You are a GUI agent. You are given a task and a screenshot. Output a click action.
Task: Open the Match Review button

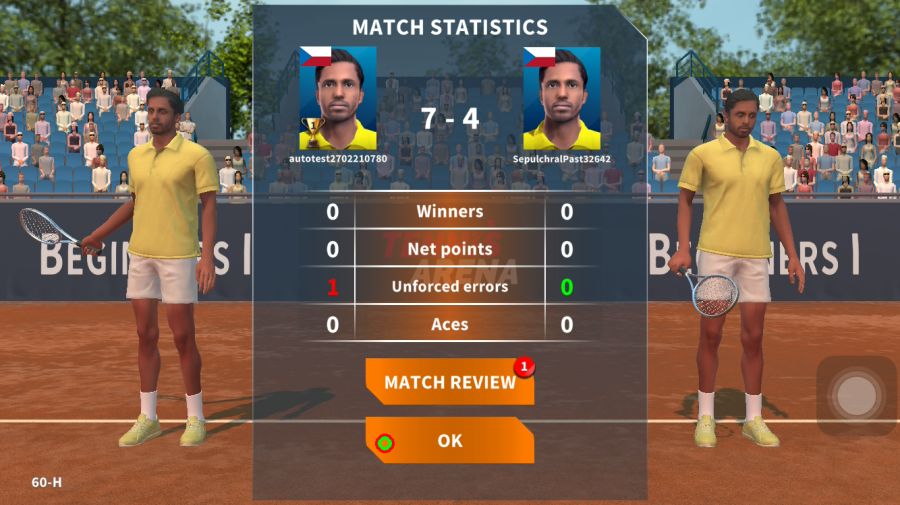tap(449, 383)
